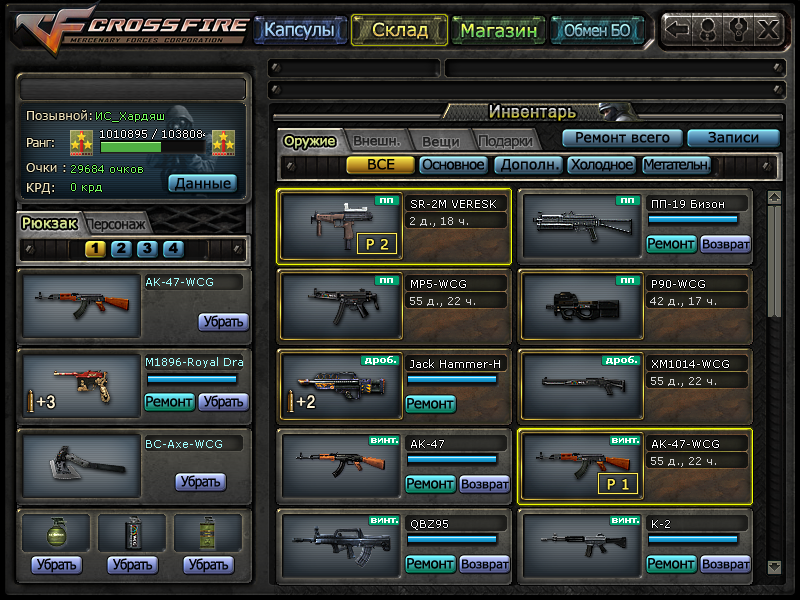800x600 pixels.
Task: Open the Капсулы menu
Action: click(x=298, y=30)
